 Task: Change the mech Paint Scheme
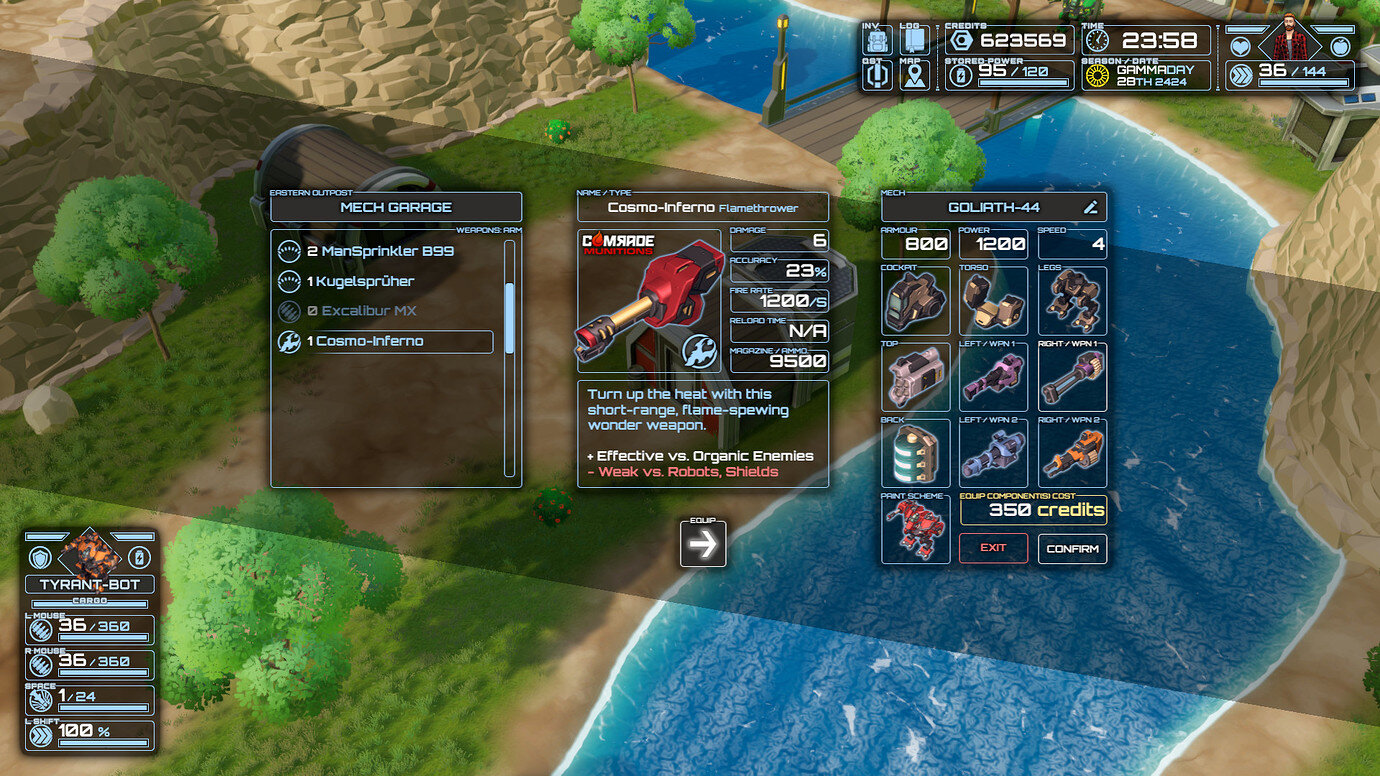click(x=915, y=530)
